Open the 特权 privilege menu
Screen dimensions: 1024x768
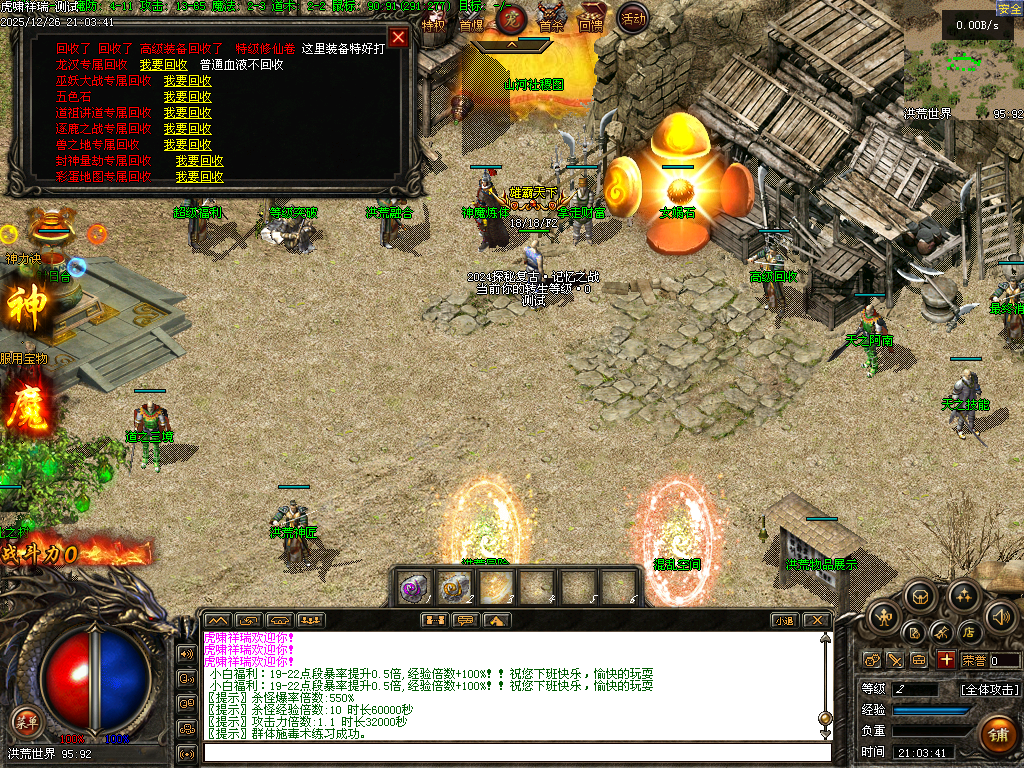point(434,21)
